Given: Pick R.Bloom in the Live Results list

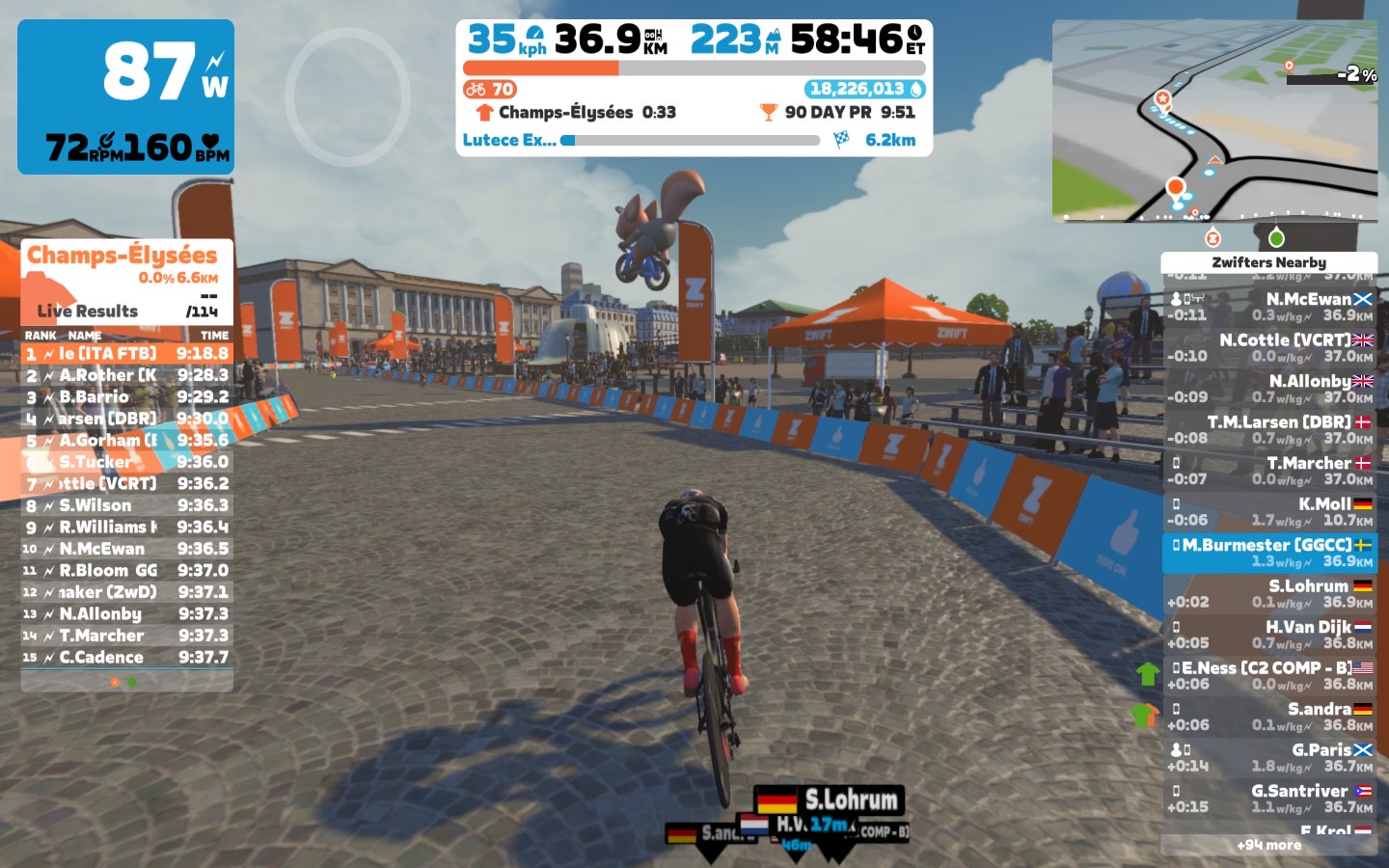Looking at the screenshot, I should [x=126, y=570].
